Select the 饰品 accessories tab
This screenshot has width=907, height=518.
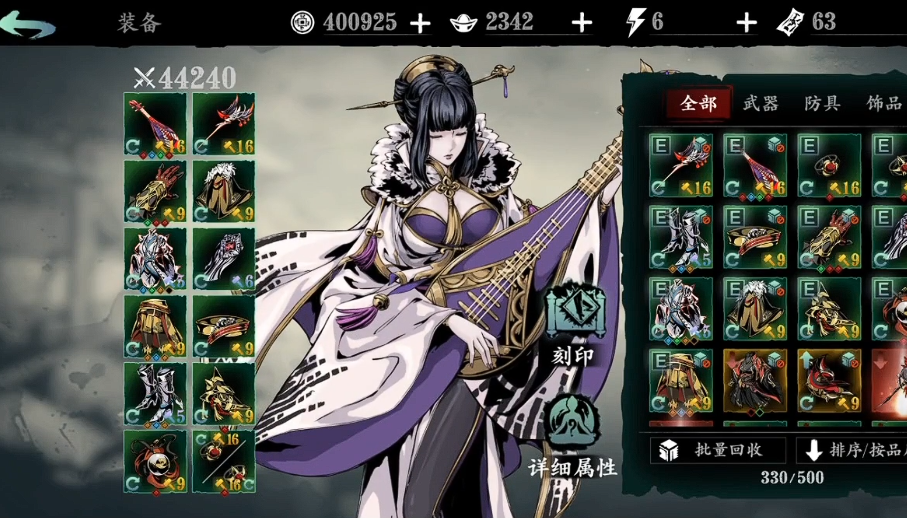883,103
